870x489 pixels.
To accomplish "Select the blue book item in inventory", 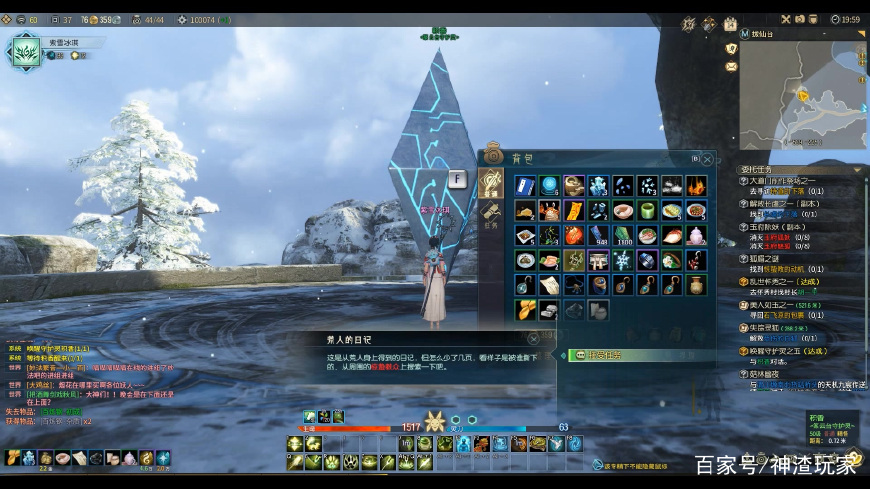I will (x=526, y=185).
